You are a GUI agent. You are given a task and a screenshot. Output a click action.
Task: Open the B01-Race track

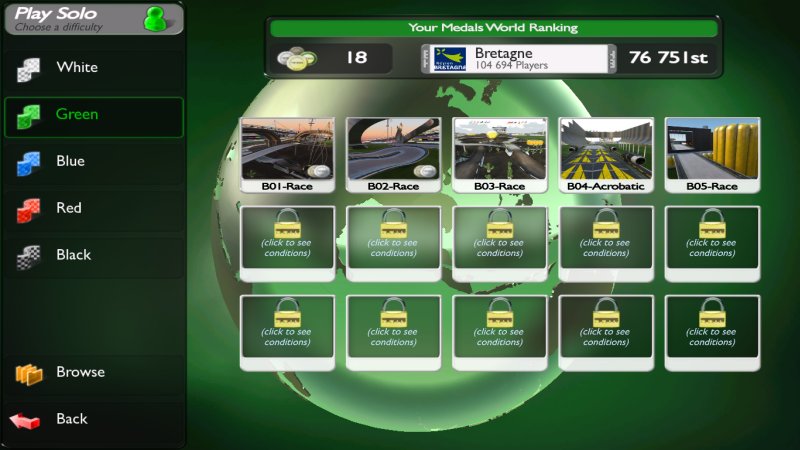tap(288, 154)
